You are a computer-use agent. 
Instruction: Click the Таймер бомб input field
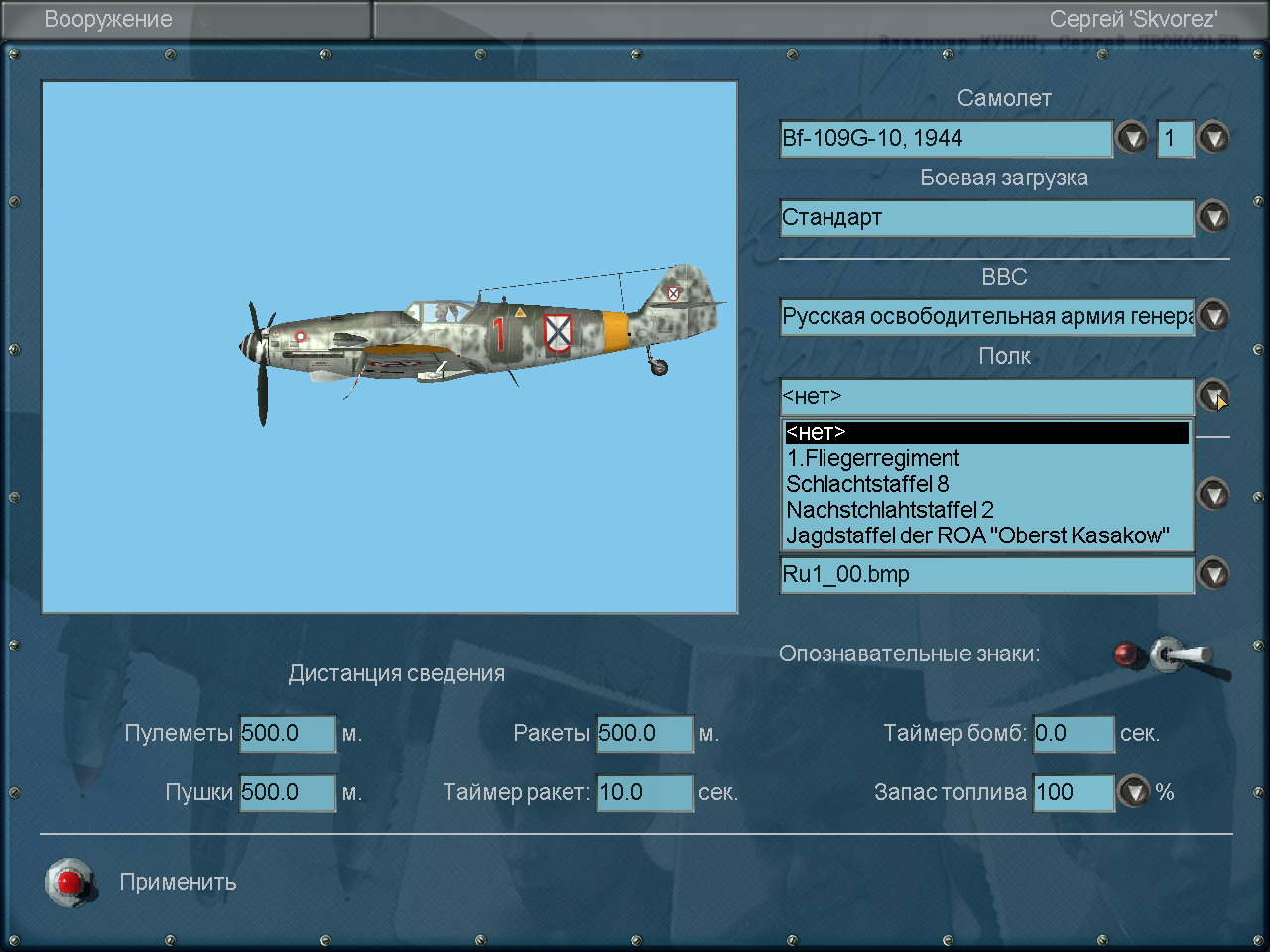(x=1074, y=734)
